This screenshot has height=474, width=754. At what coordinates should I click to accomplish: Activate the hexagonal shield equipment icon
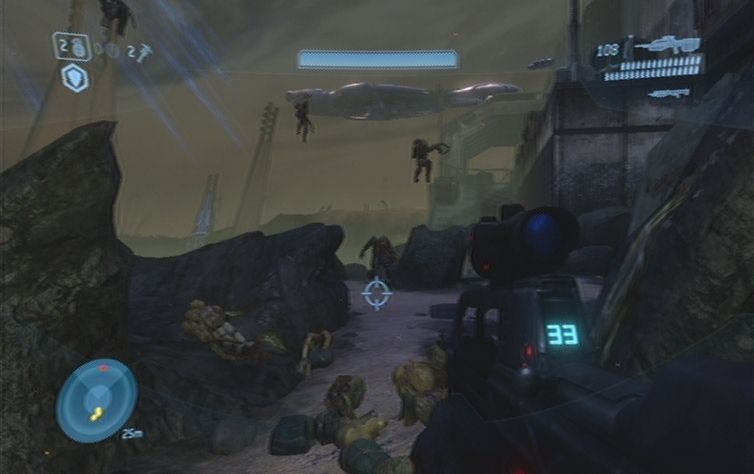point(75,78)
